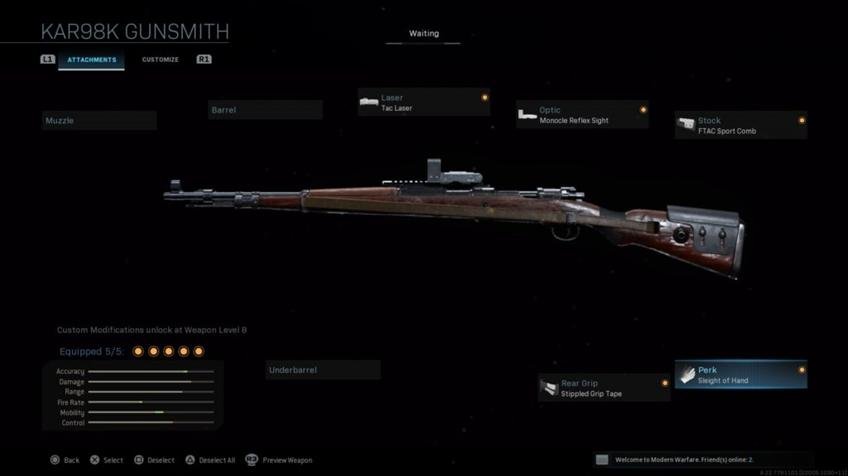Select the Optic slot with Monocle Reflex Sight
This screenshot has width=848, height=476.
point(582,115)
